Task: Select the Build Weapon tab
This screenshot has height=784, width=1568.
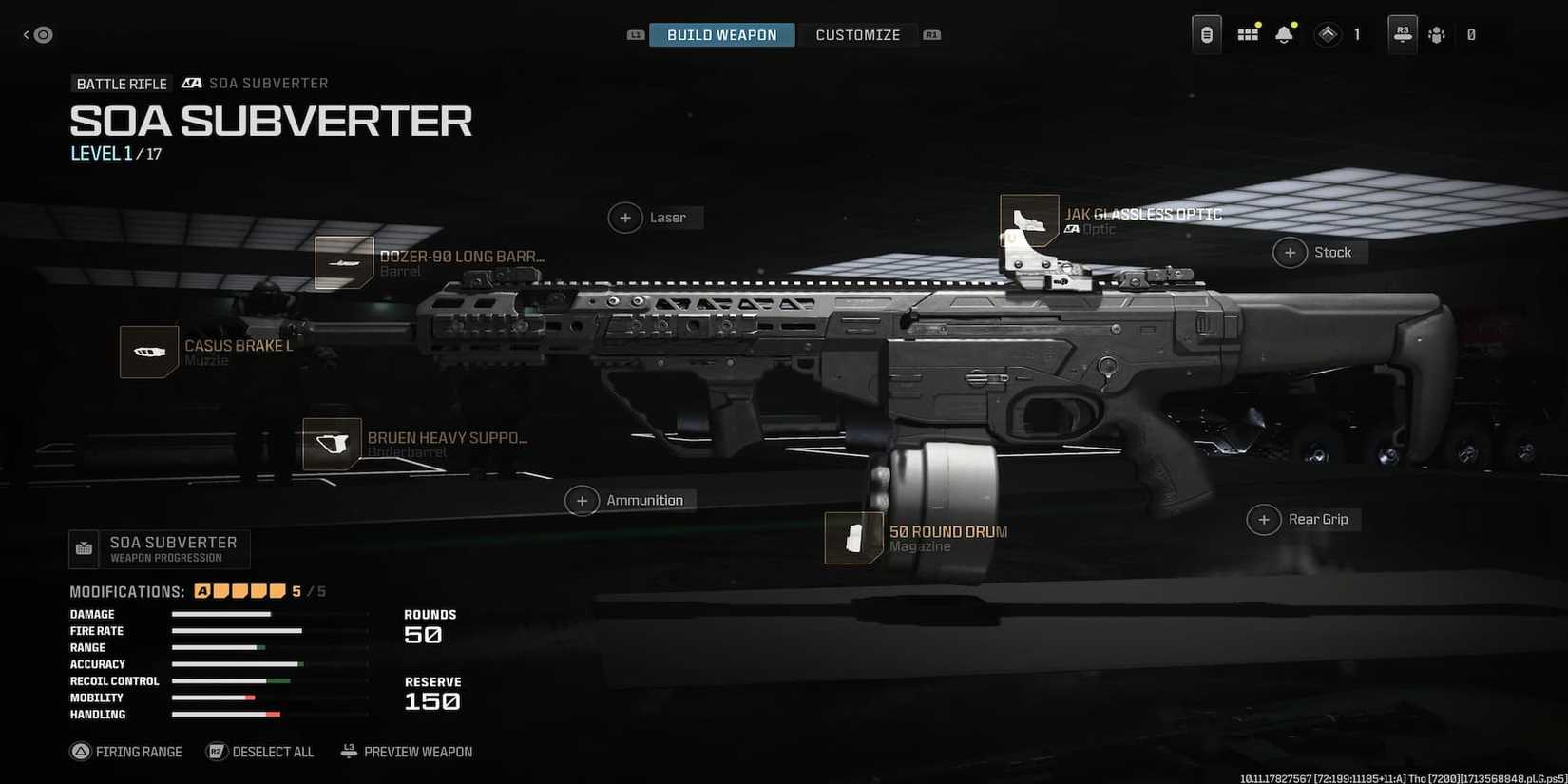Action: (x=721, y=34)
